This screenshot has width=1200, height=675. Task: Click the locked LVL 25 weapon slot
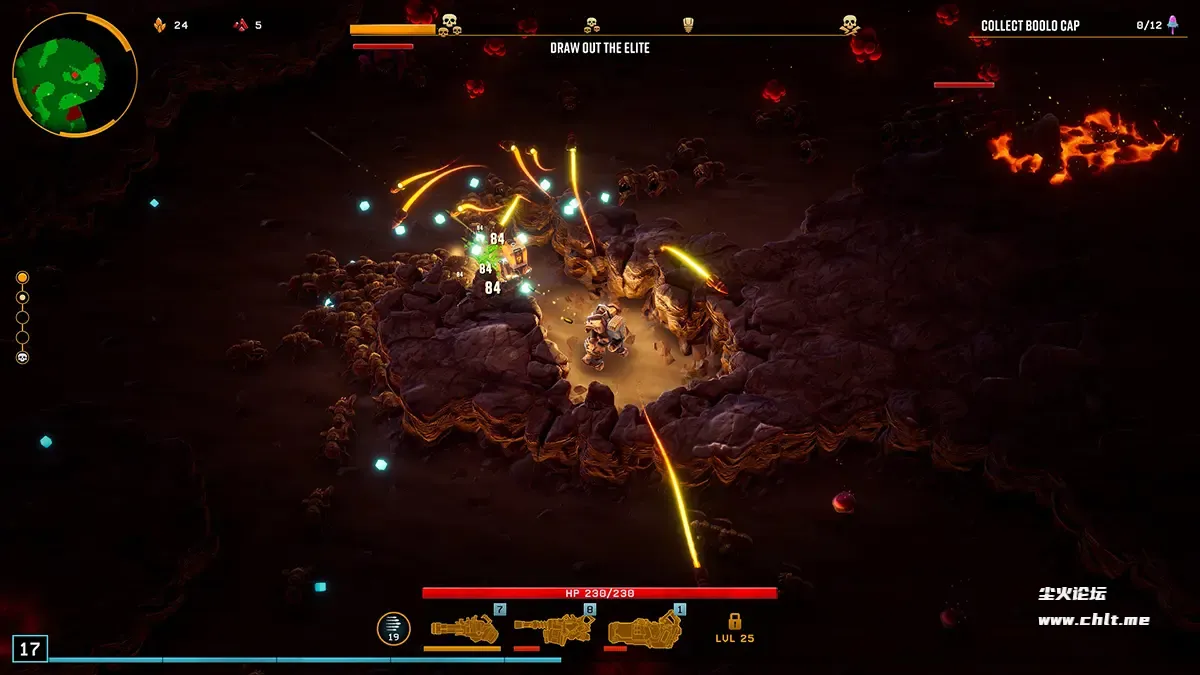(734, 628)
